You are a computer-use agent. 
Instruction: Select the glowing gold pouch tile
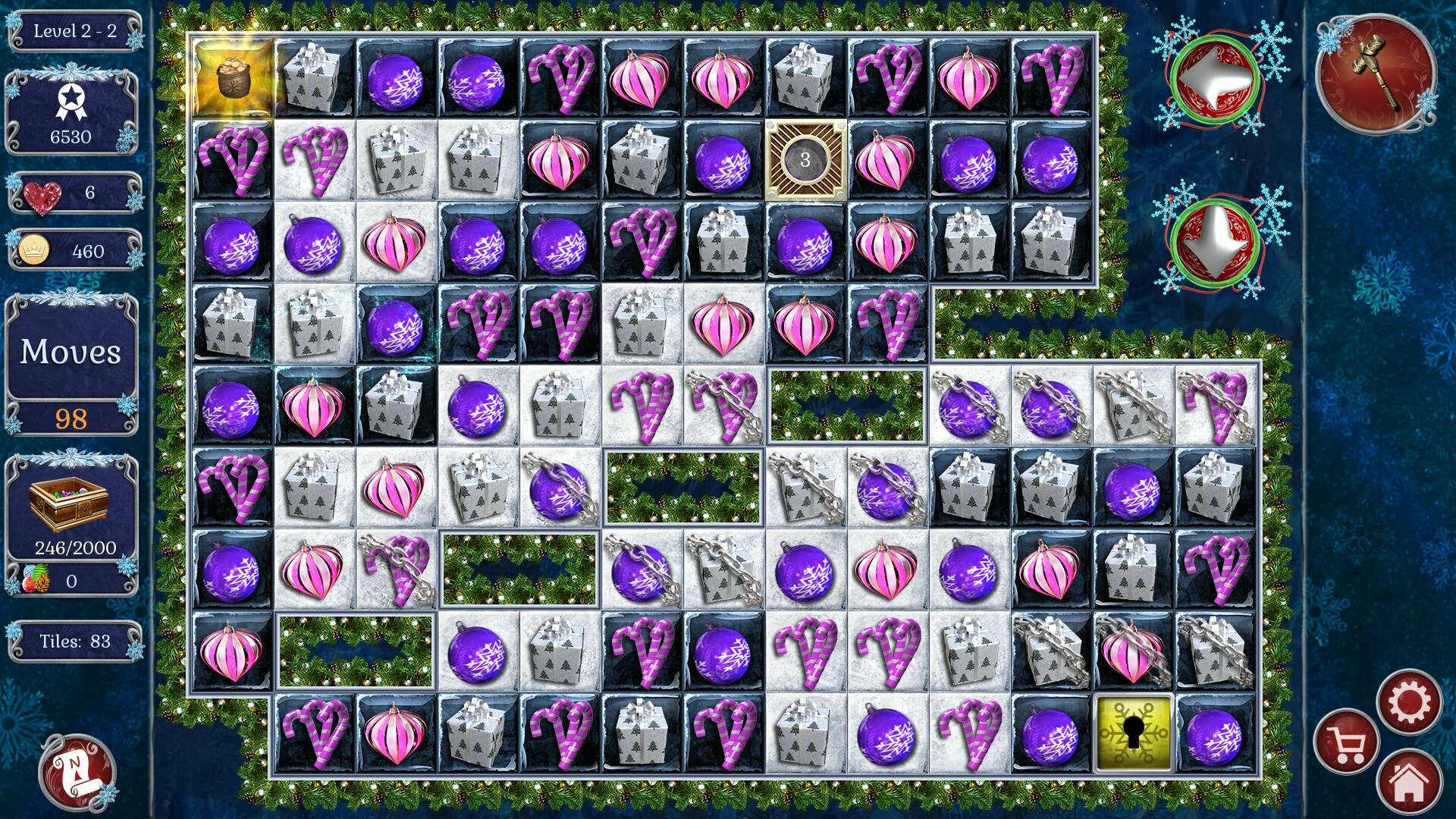236,76
